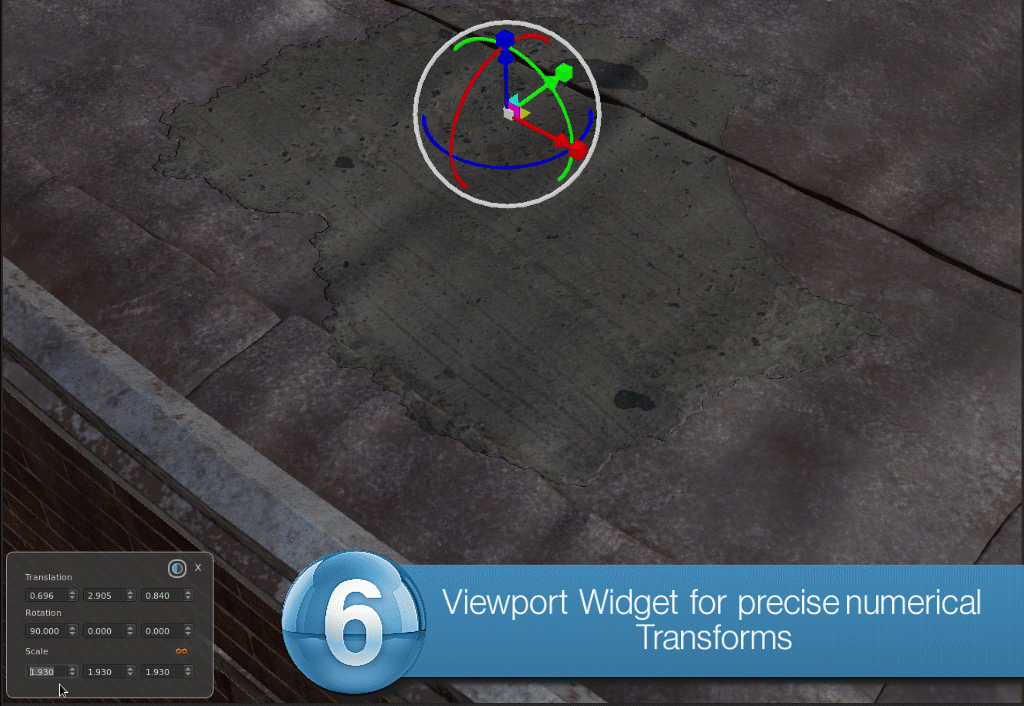Close the transform widget panel
The width and height of the screenshot is (1024, 706).
pyautogui.click(x=198, y=567)
